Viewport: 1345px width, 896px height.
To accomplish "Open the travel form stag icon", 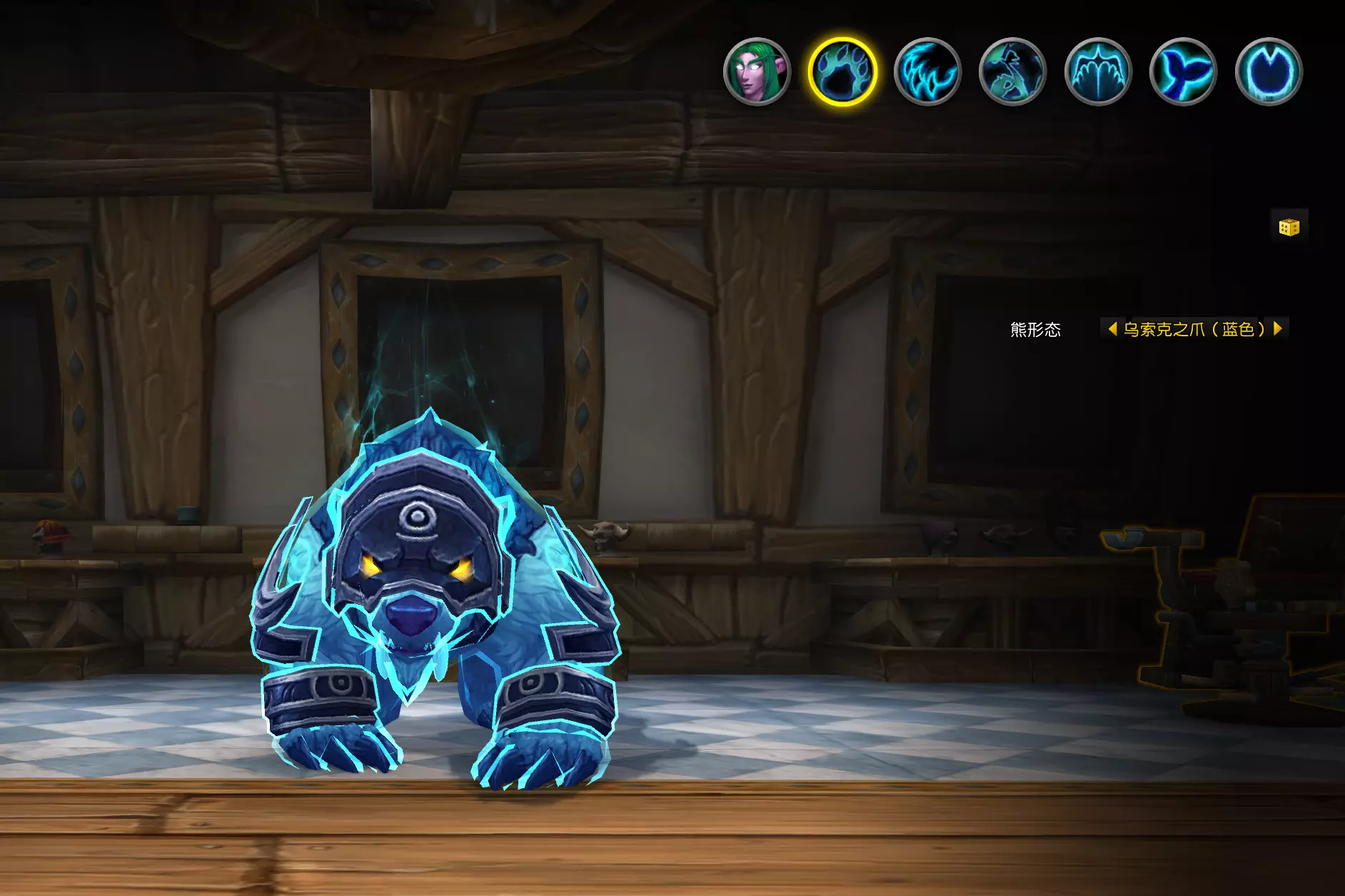I will 1012,71.
